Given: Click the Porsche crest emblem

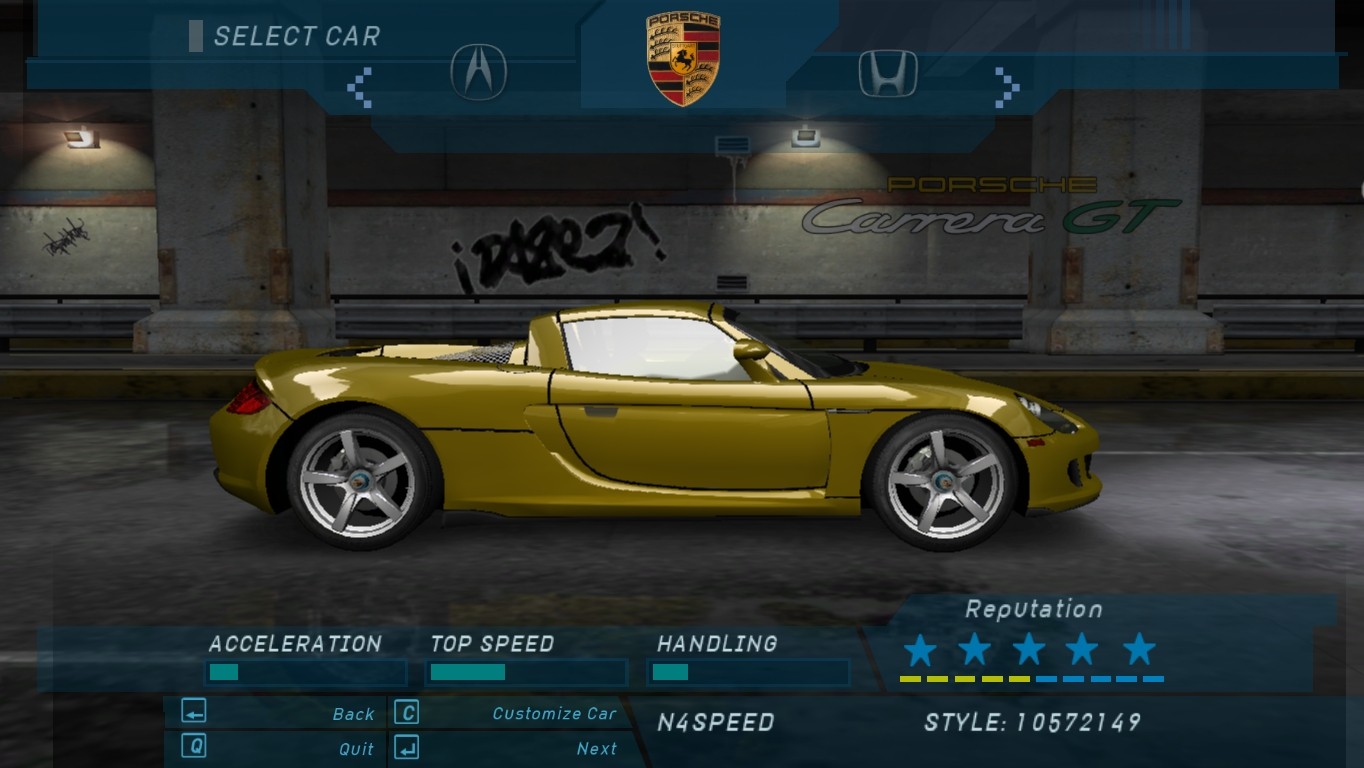Looking at the screenshot, I should 683,59.
